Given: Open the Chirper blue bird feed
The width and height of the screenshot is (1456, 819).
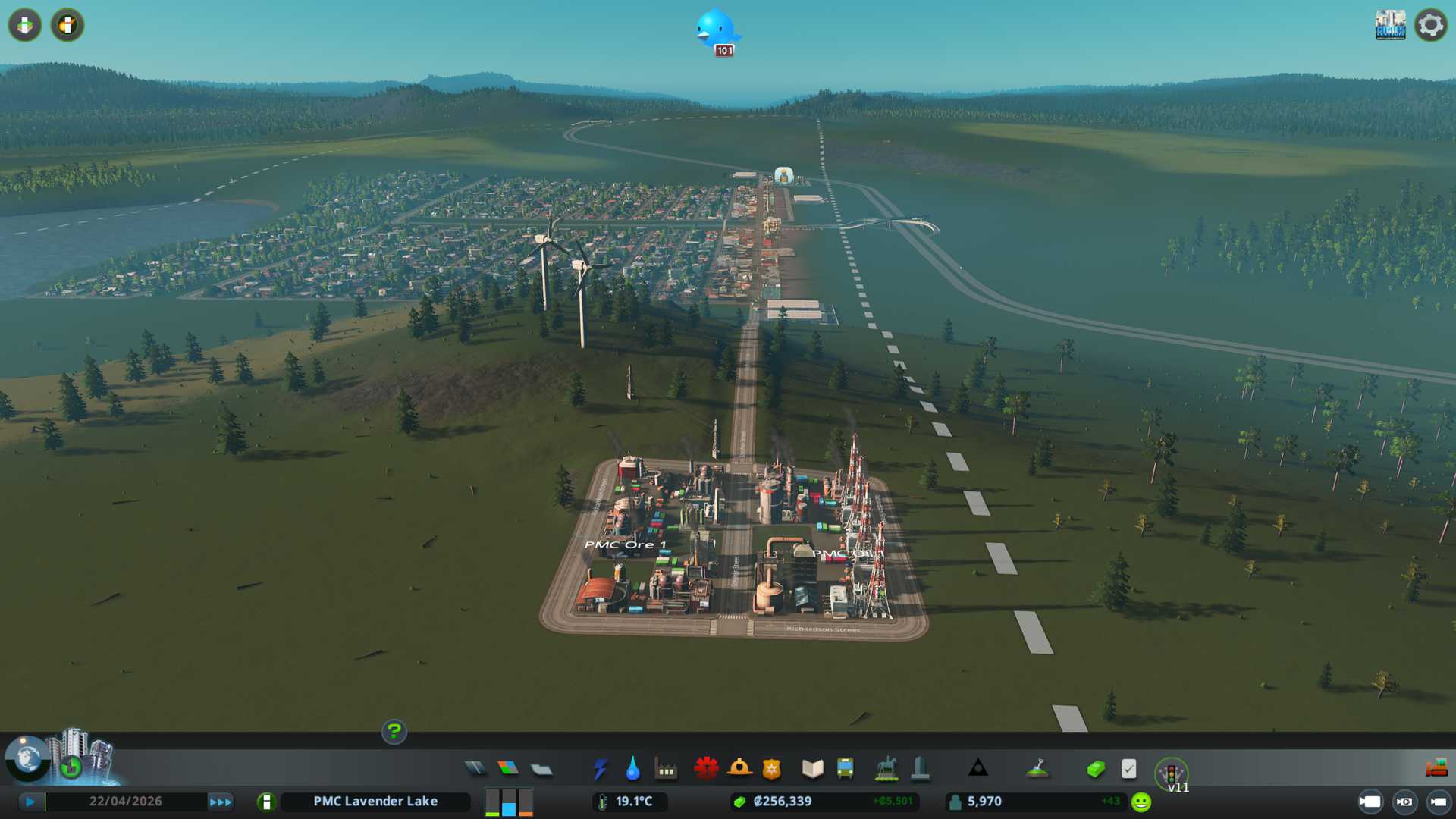Looking at the screenshot, I should pos(715,29).
